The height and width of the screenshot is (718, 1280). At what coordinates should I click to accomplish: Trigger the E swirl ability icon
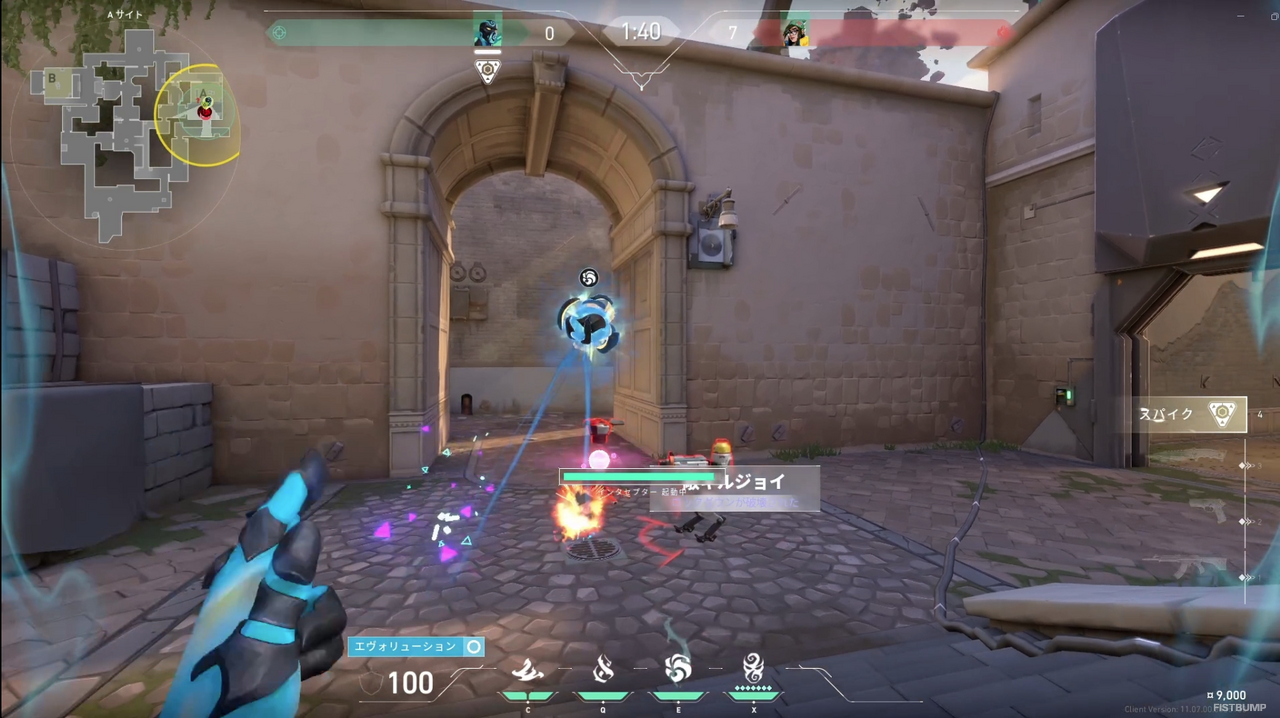pos(678,668)
